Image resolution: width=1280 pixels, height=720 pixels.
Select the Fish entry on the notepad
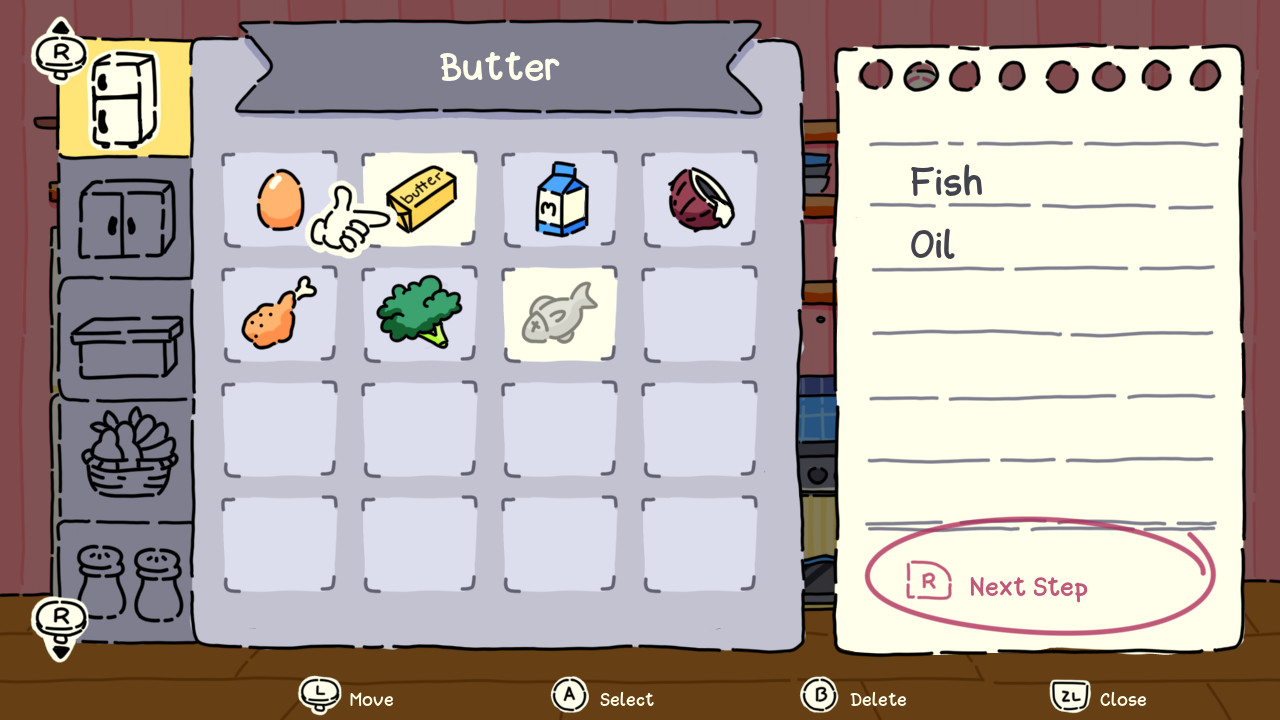pyautogui.click(x=946, y=182)
